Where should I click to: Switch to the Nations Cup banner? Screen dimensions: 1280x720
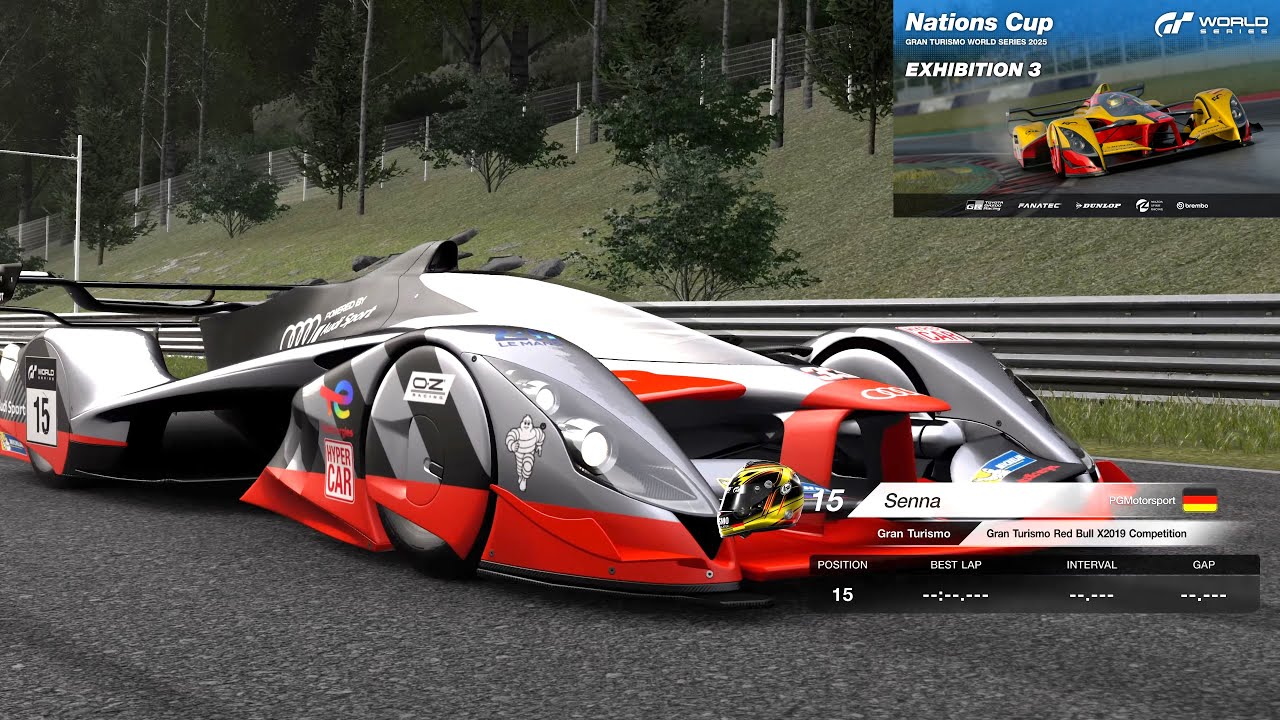click(978, 21)
